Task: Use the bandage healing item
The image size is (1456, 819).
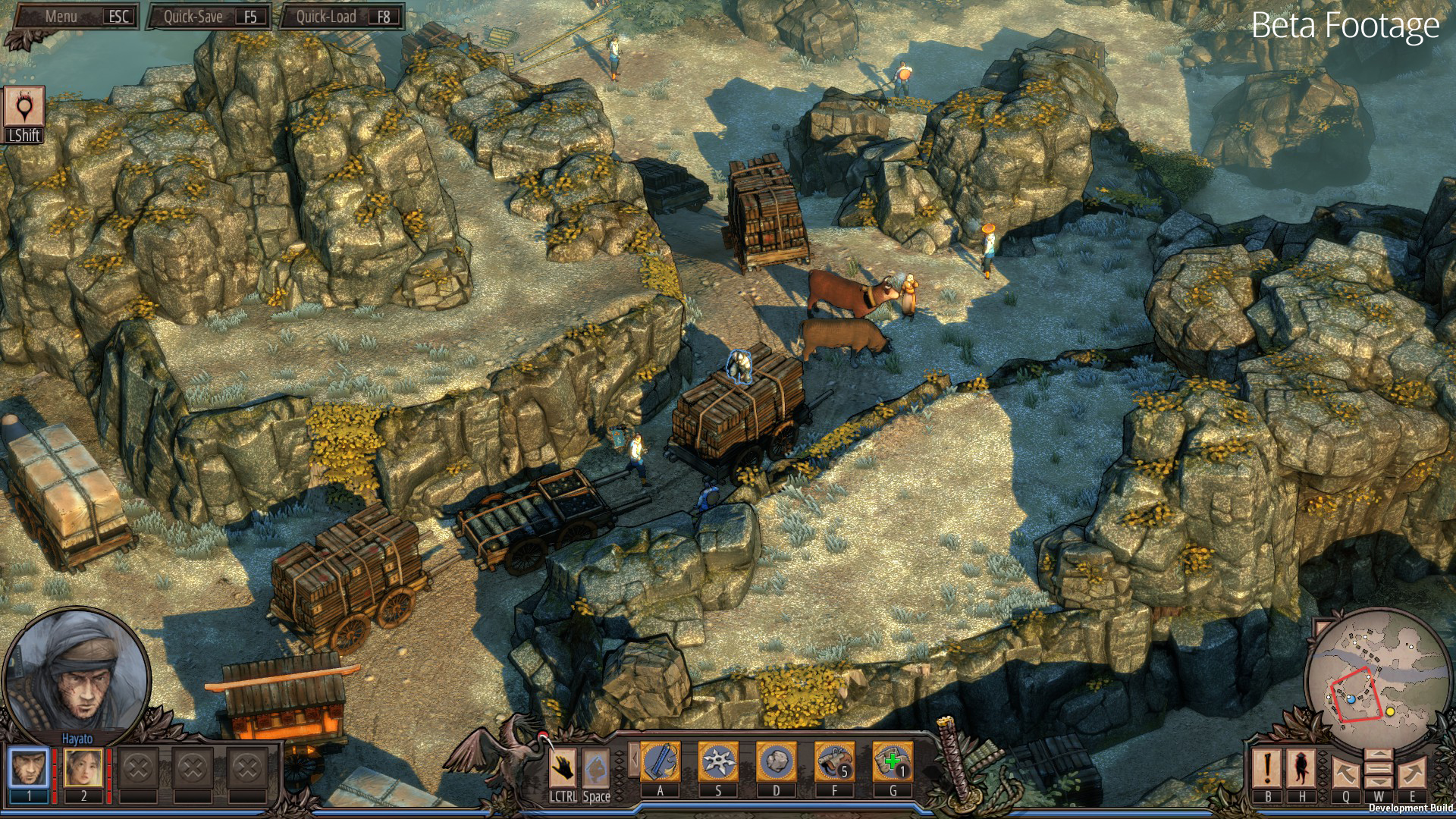Action: [x=893, y=761]
